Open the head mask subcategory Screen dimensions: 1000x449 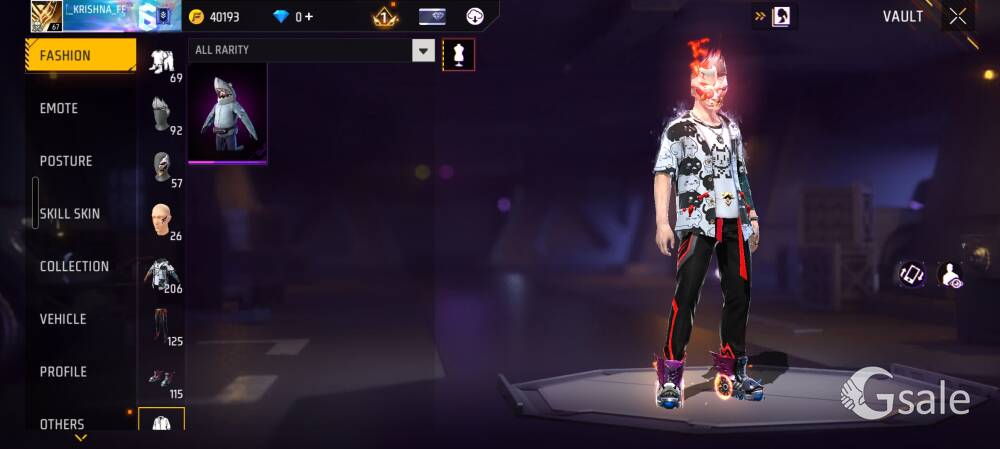[x=162, y=116]
